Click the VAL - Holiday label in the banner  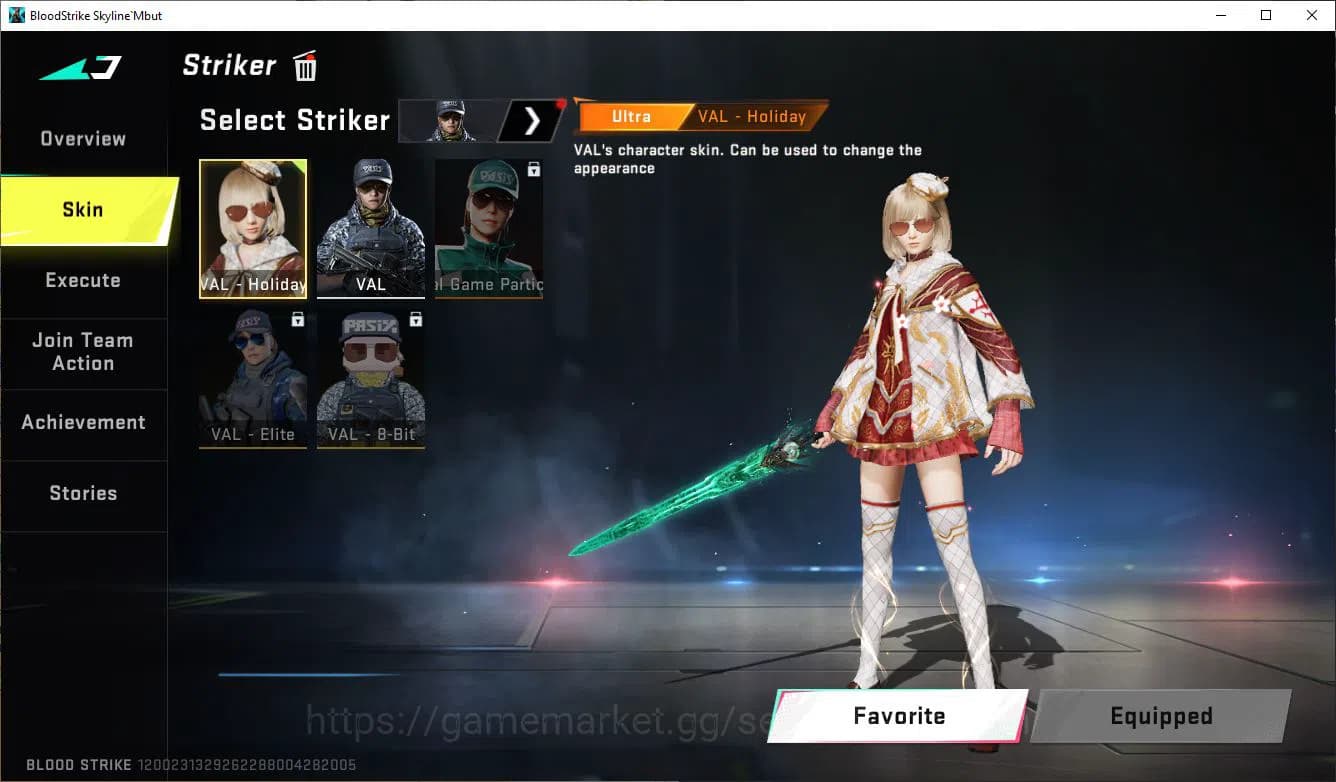753,116
